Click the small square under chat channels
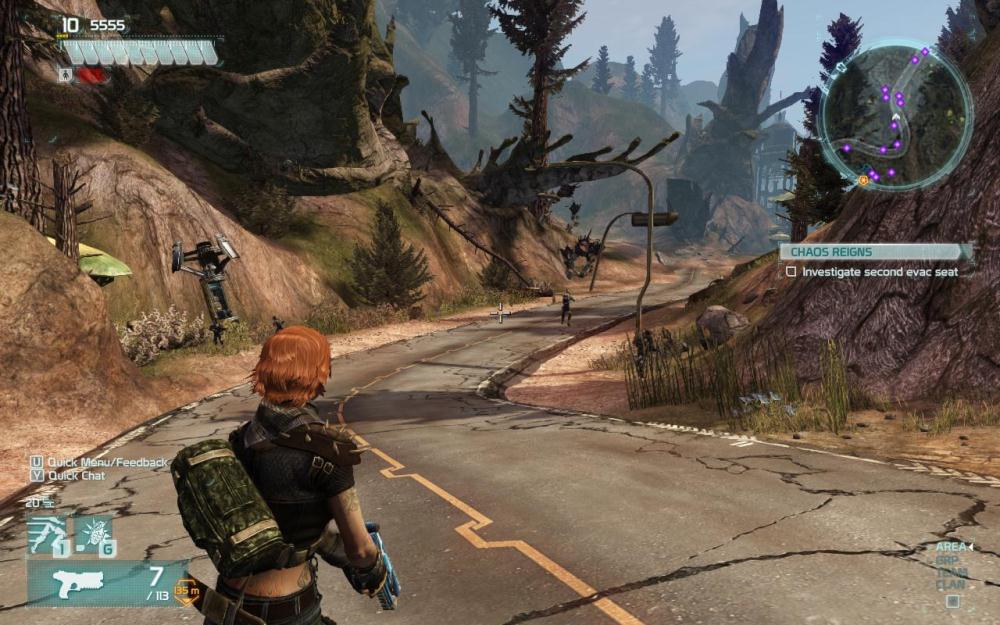1000x625 pixels. (x=952, y=602)
